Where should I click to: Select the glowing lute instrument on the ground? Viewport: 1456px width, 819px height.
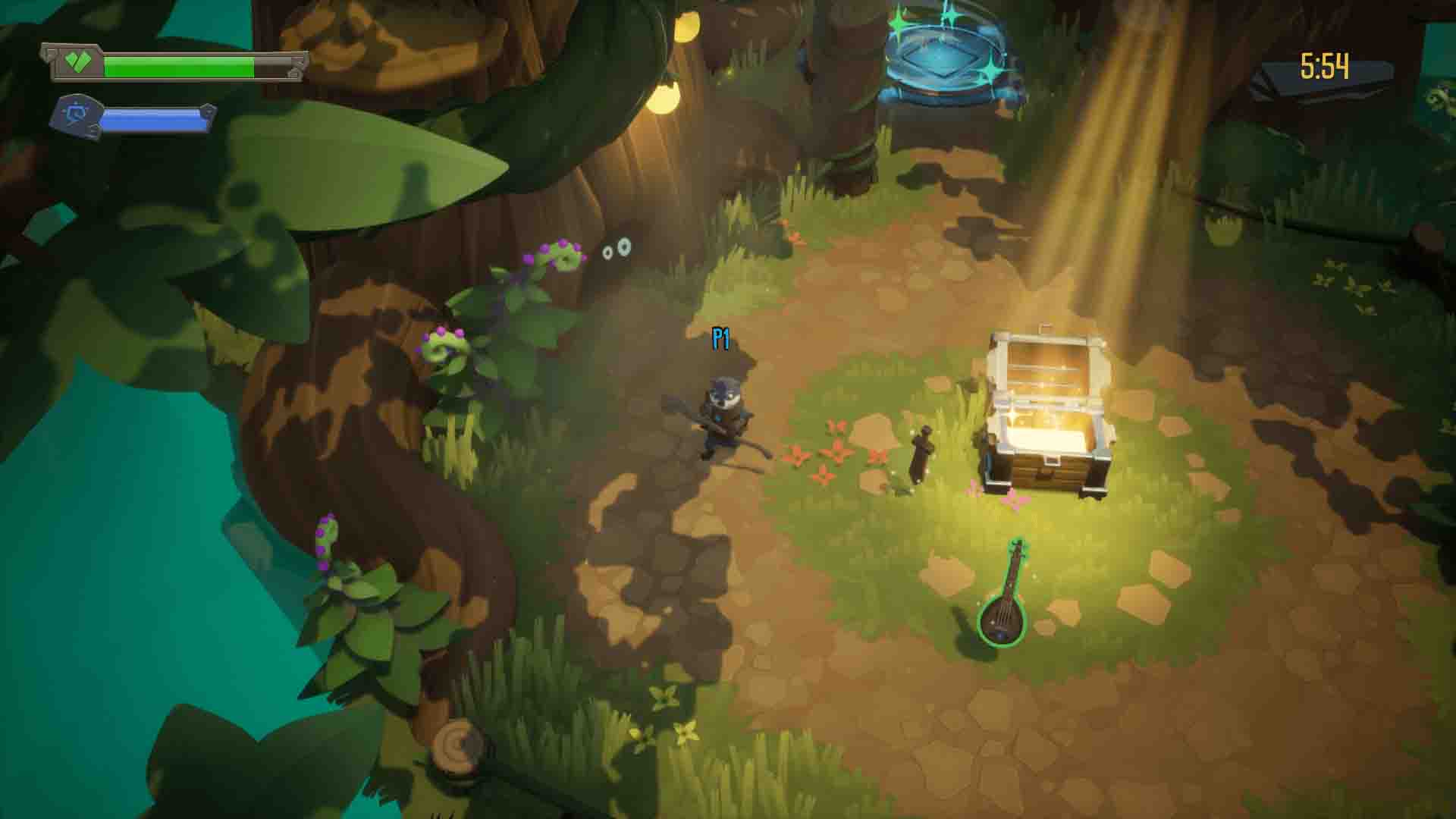pyautogui.click(x=1003, y=614)
